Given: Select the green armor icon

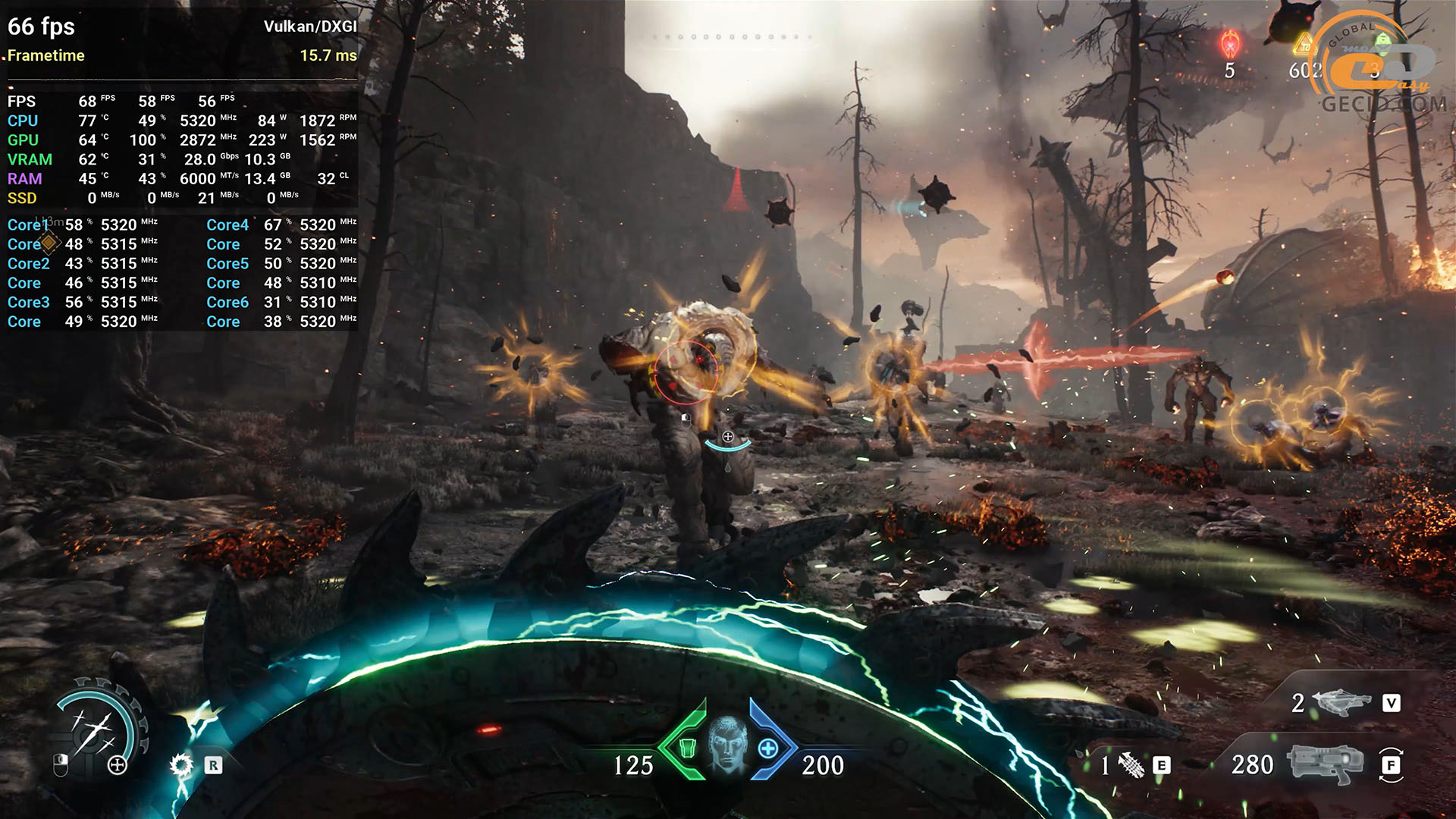Looking at the screenshot, I should (x=687, y=748).
